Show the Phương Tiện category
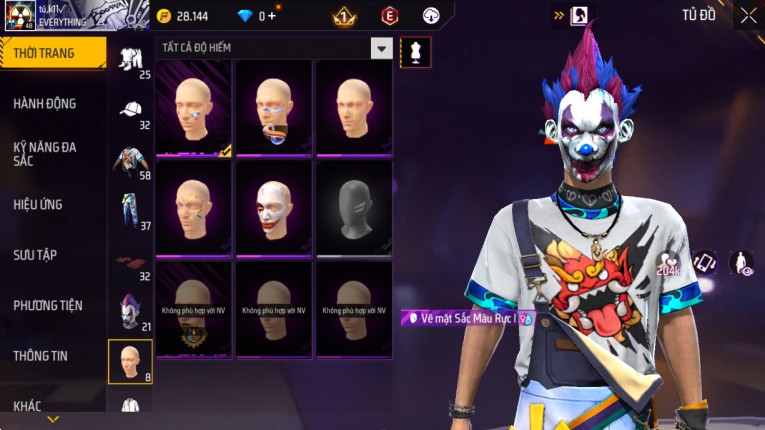Screen dimensions: 765x430 tap(48, 305)
